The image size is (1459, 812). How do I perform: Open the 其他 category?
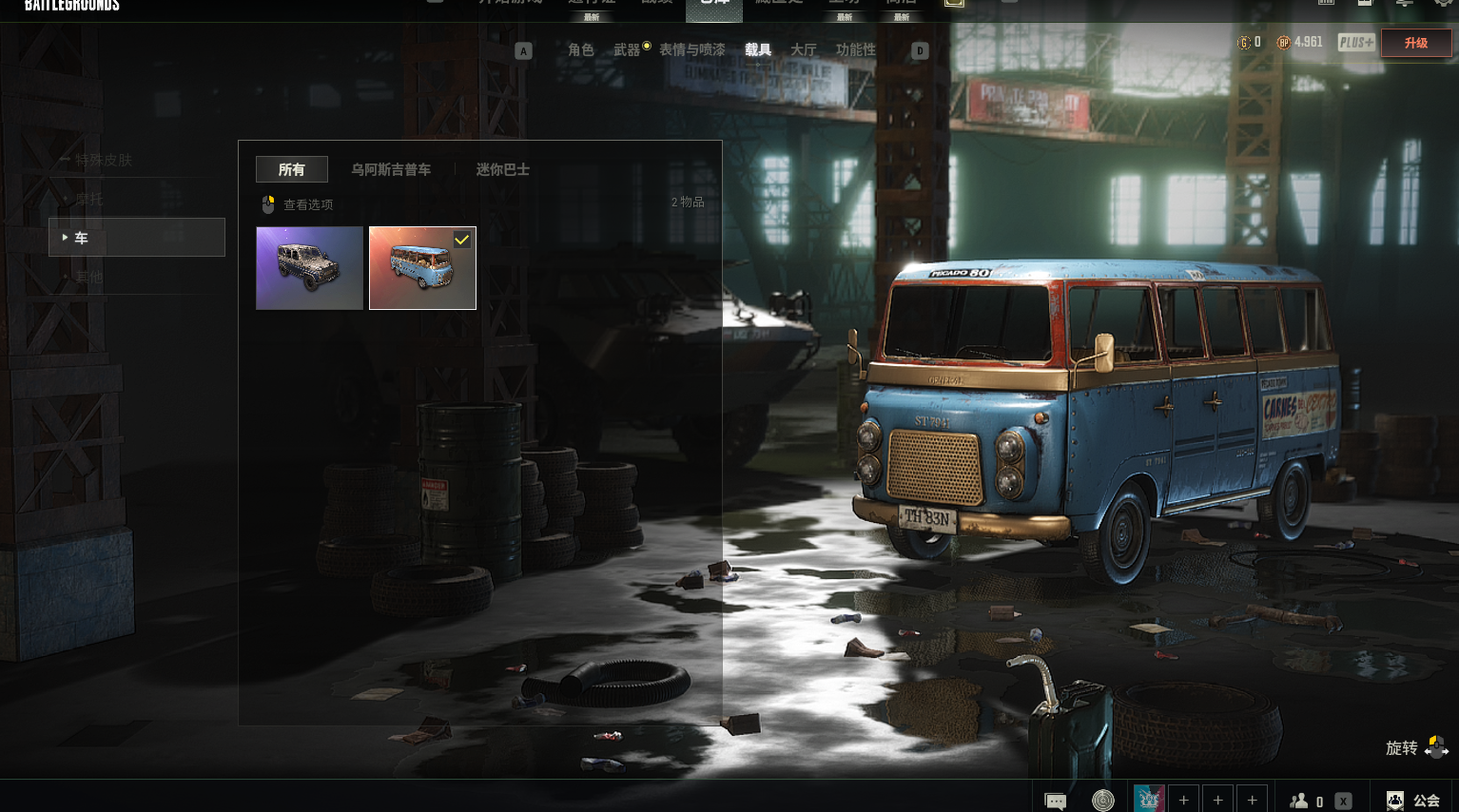pos(89,277)
